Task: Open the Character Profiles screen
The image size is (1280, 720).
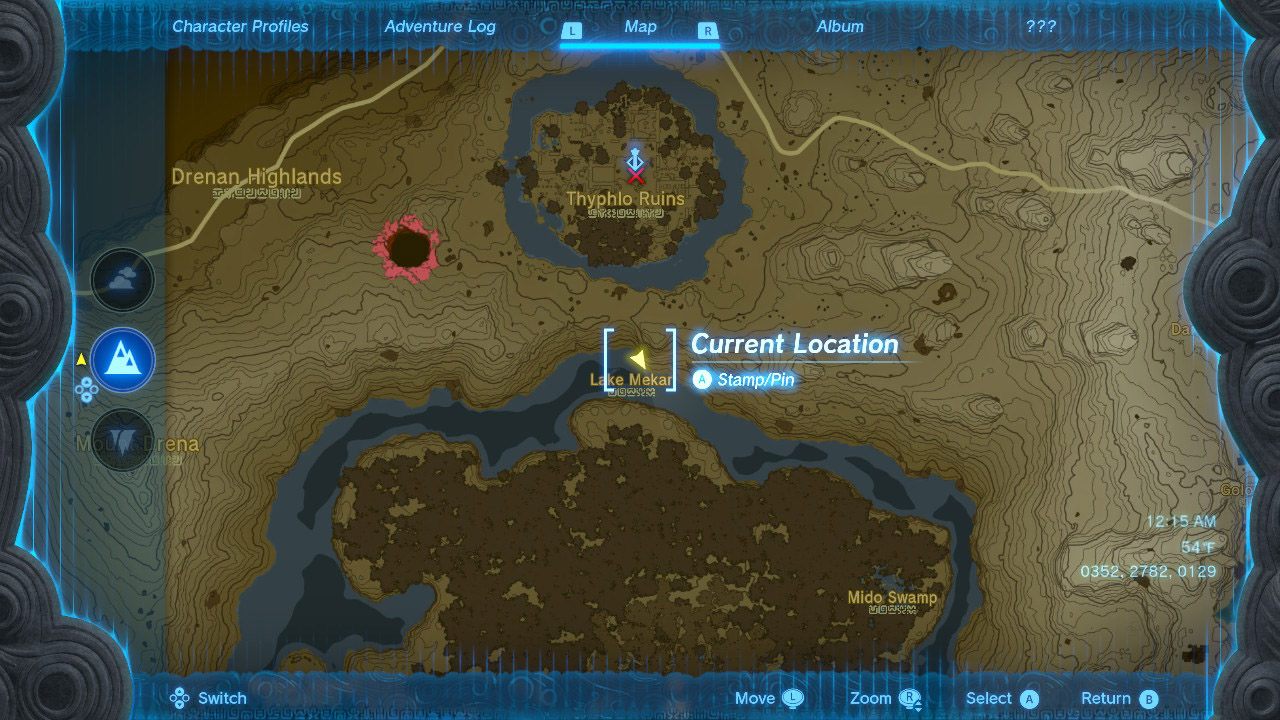Action: pyautogui.click(x=240, y=27)
